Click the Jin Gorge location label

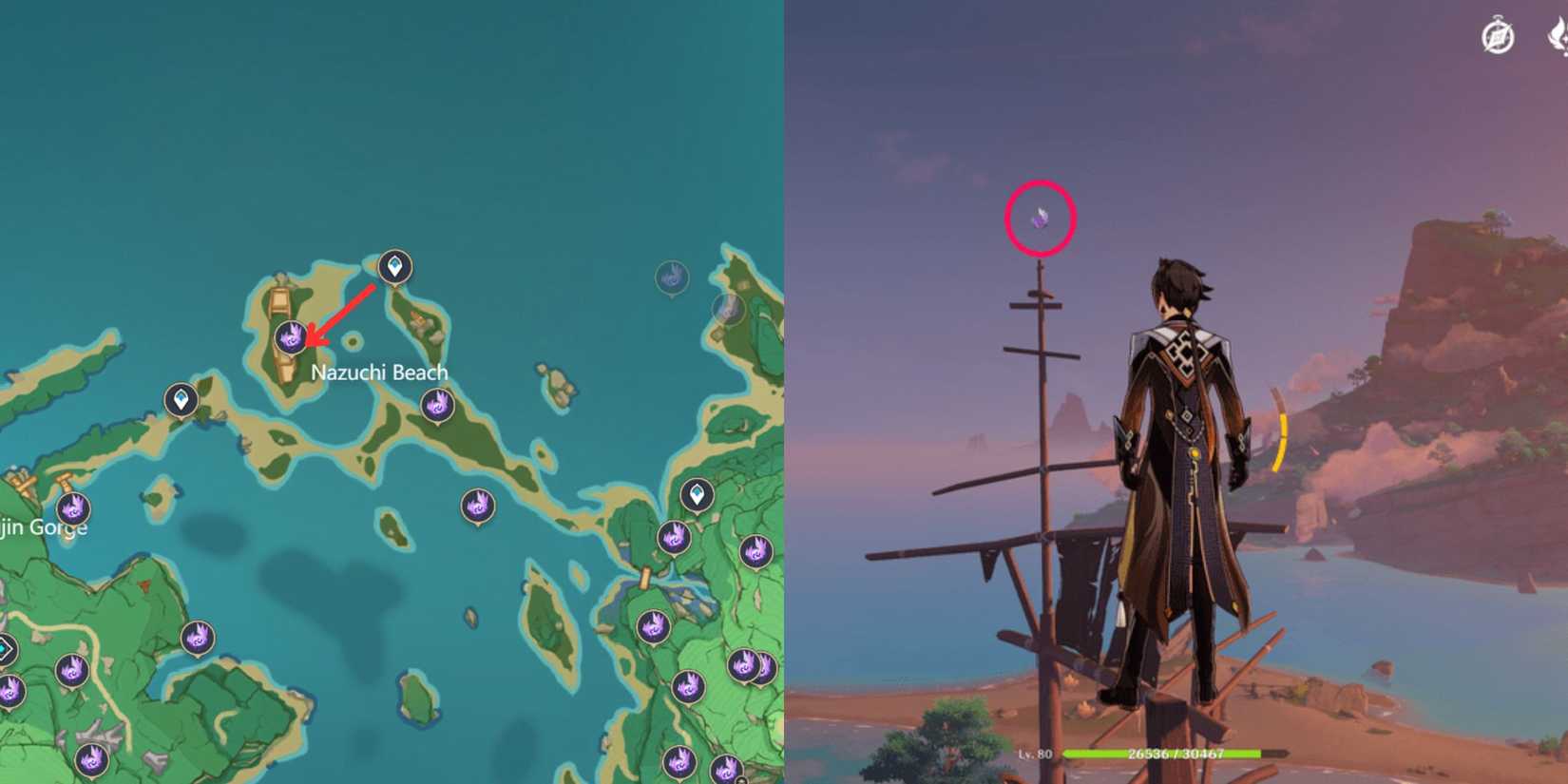point(44,526)
